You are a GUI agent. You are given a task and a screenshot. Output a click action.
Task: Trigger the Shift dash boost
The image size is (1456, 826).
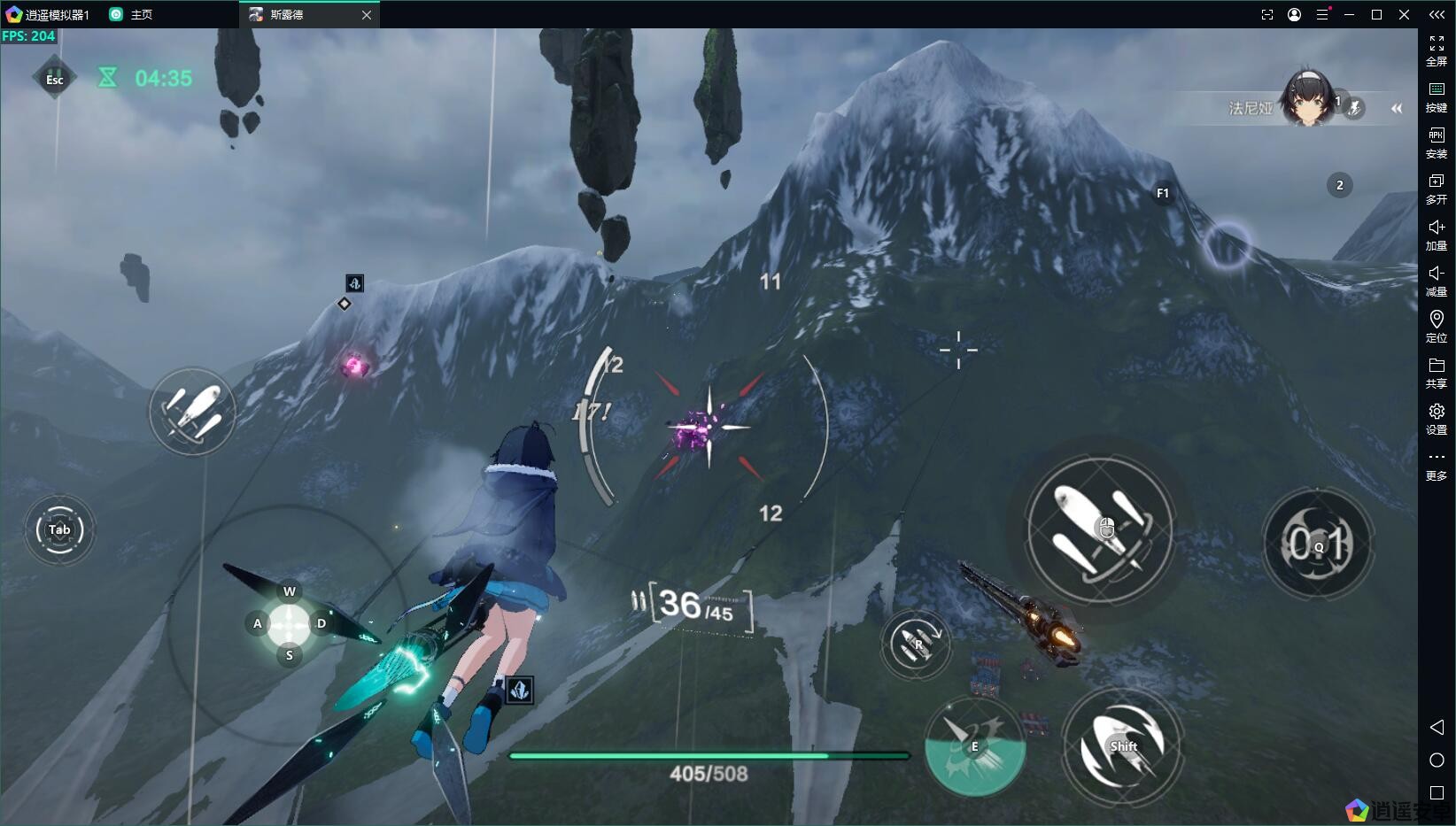click(x=1123, y=746)
